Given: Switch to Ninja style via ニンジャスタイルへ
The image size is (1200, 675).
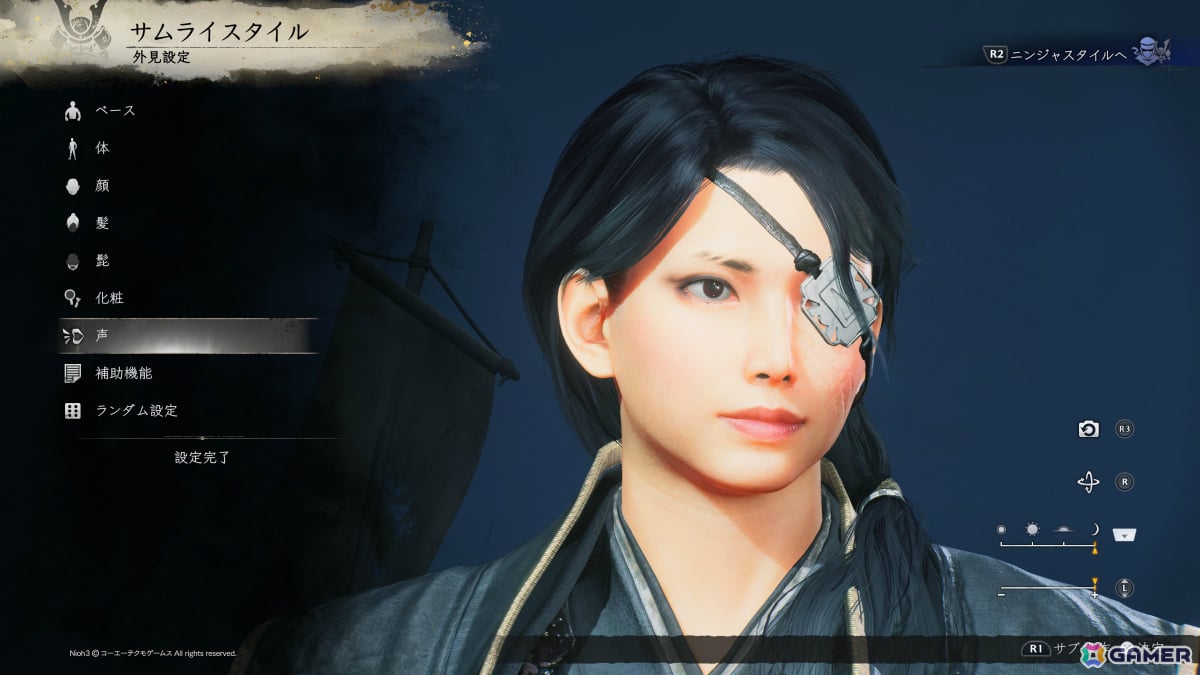Looking at the screenshot, I should (x=1070, y=55).
